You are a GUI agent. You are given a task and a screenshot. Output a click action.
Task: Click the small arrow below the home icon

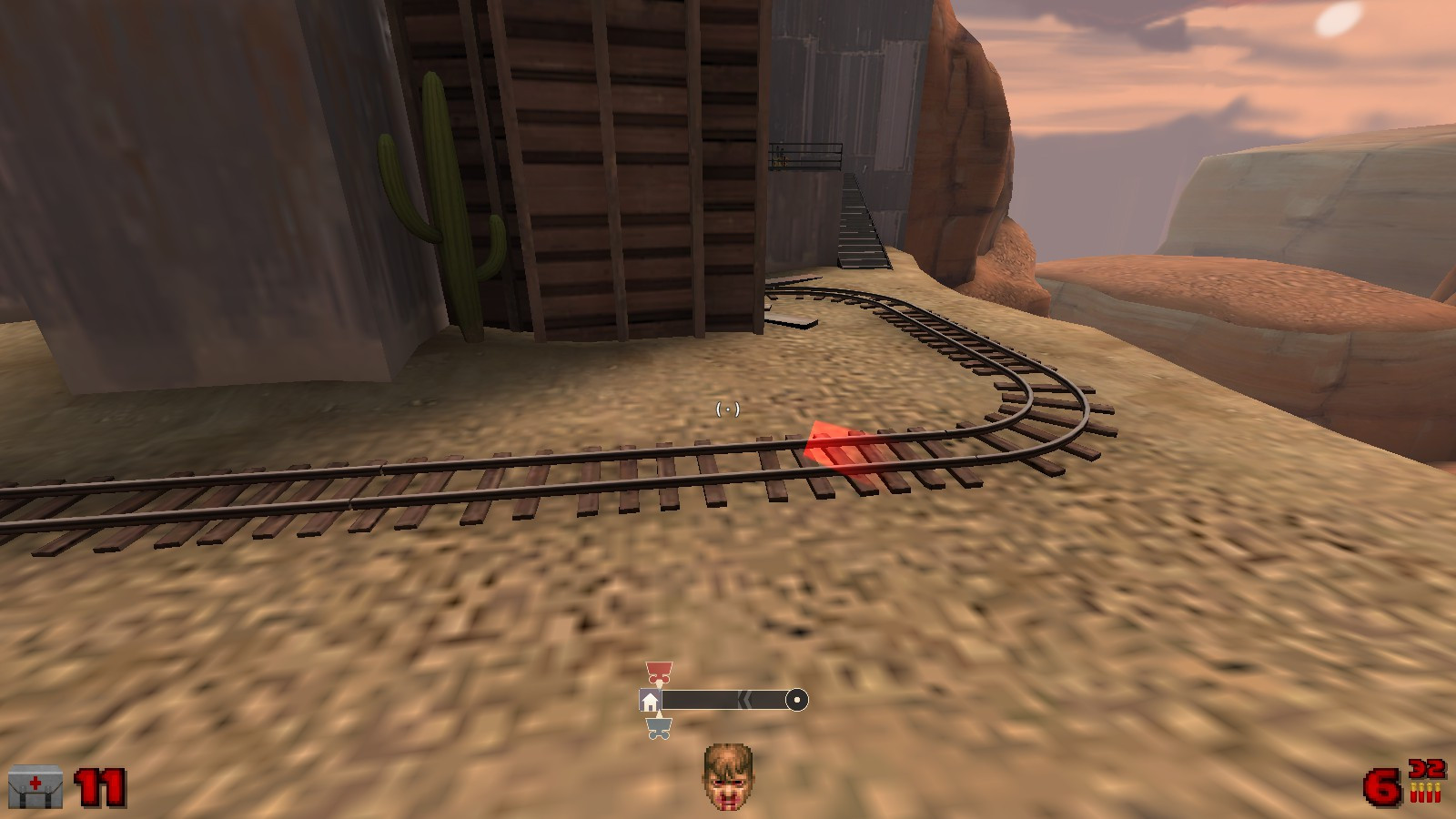[x=659, y=713]
